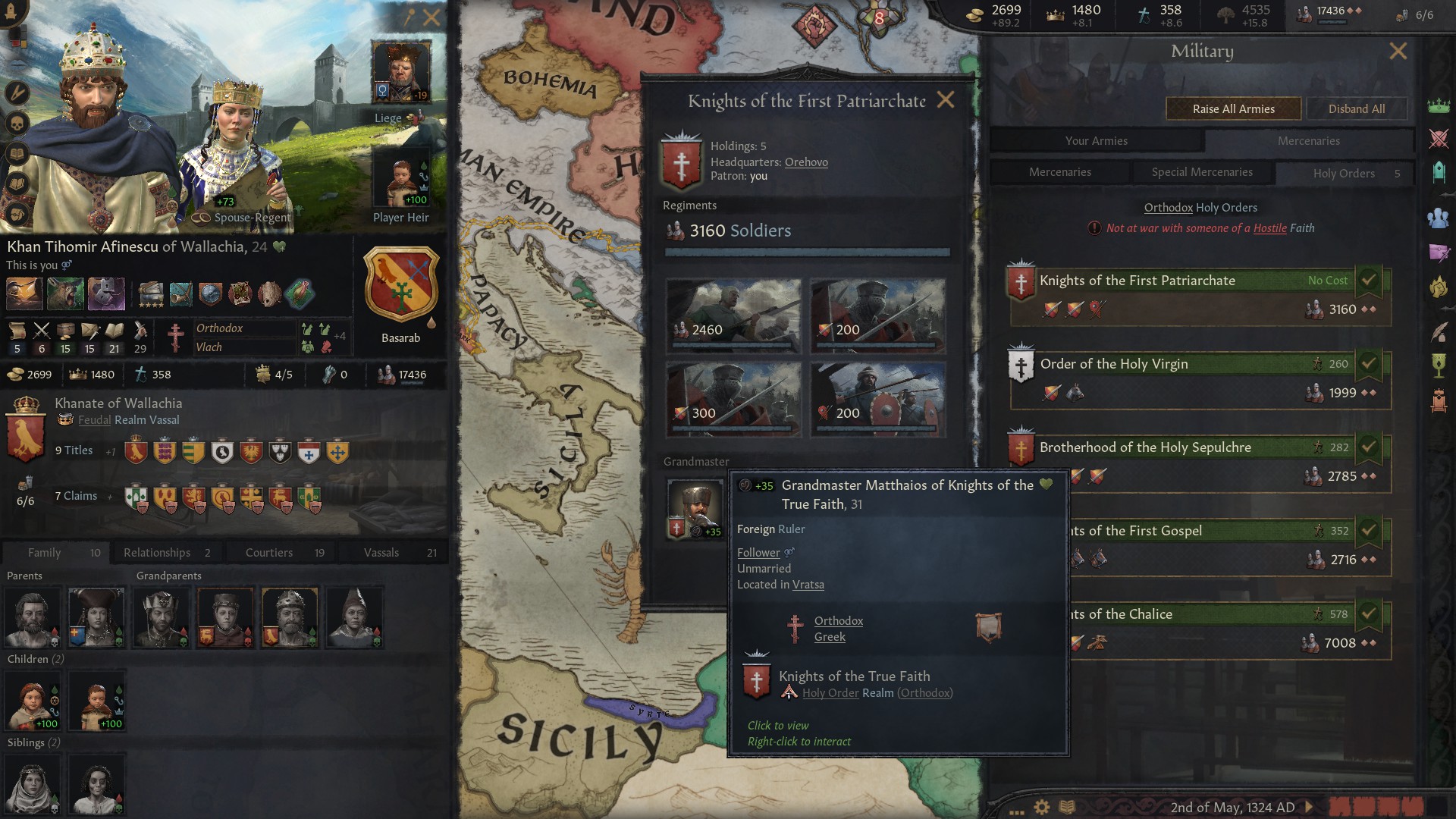Select the Intrigue schemes icon on right sidebar
The image size is (1456, 819).
pos(1439,252)
